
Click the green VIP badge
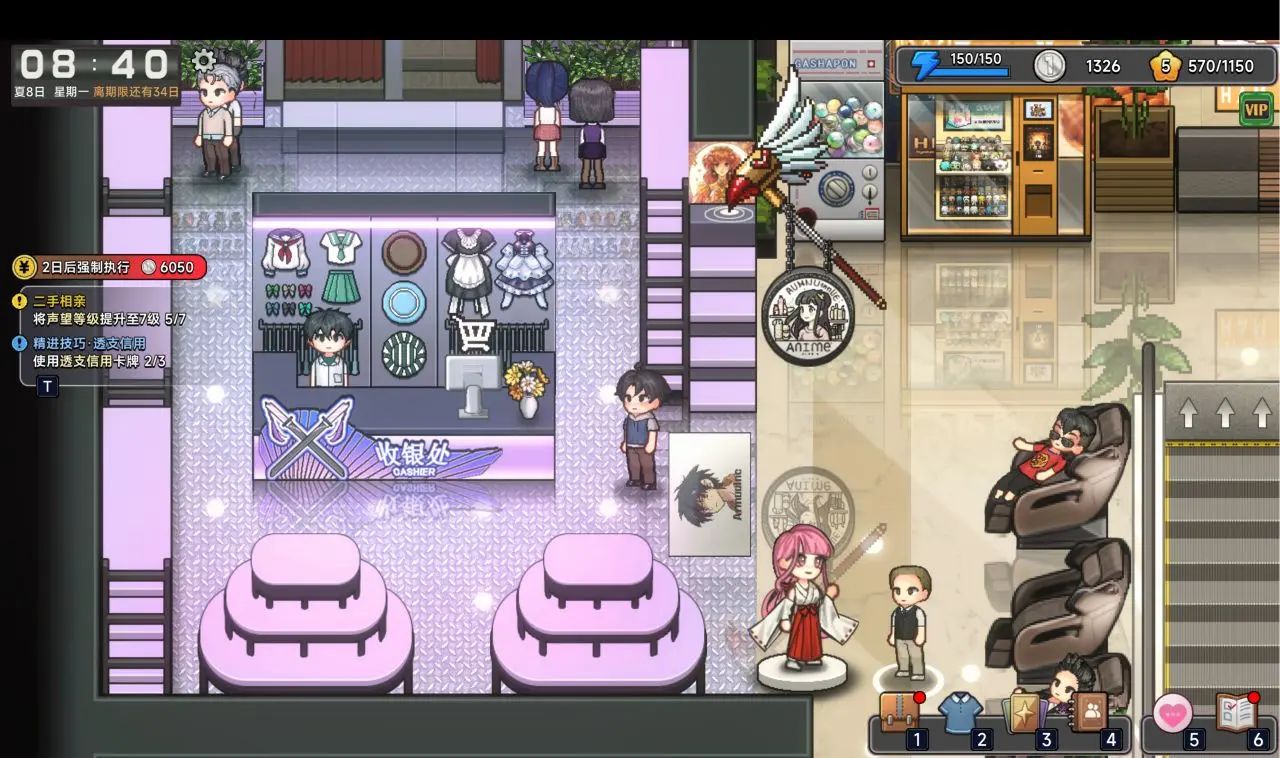coord(1256,108)
